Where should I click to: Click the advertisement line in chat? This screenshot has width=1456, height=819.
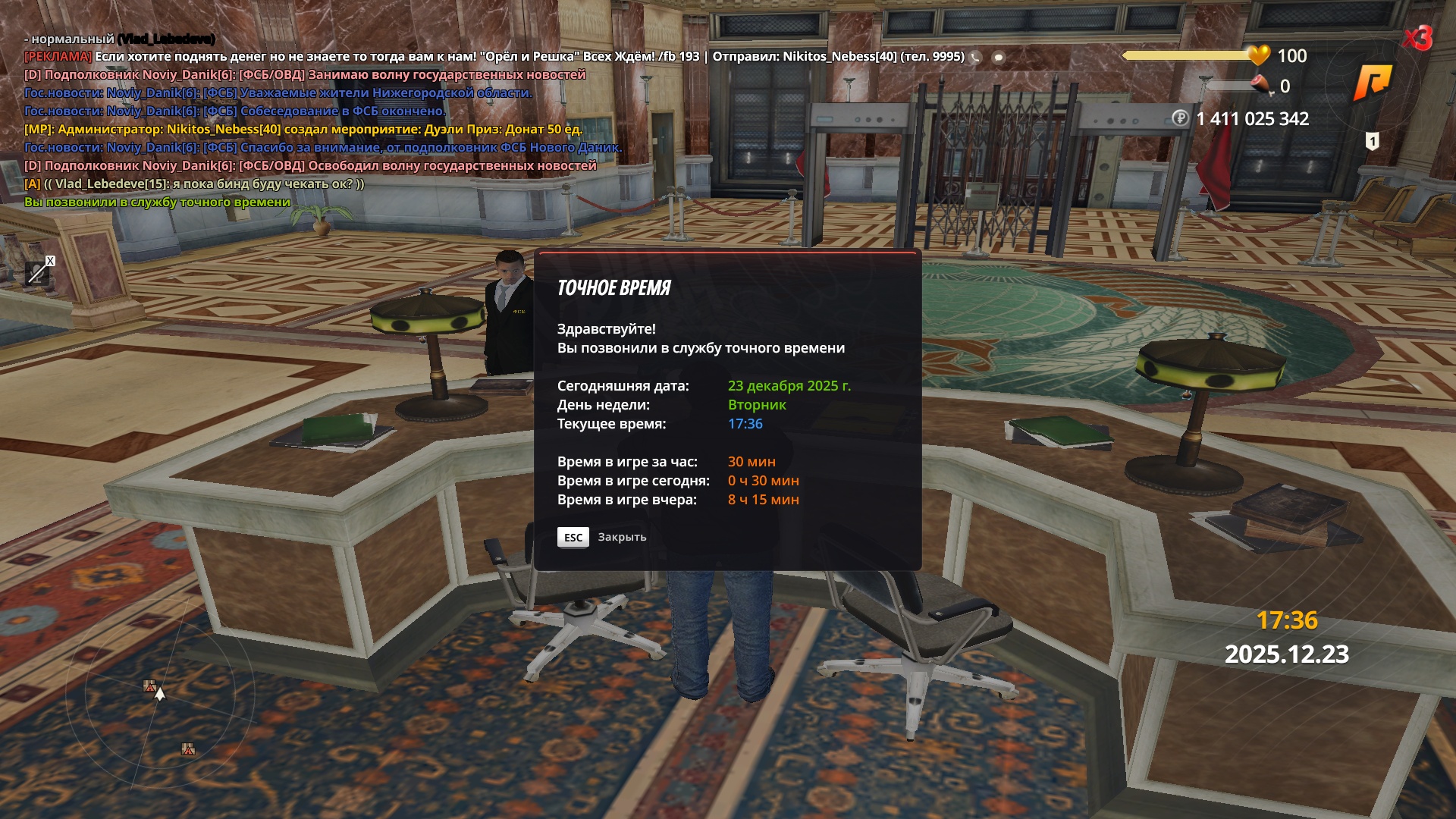coord(493,57)
